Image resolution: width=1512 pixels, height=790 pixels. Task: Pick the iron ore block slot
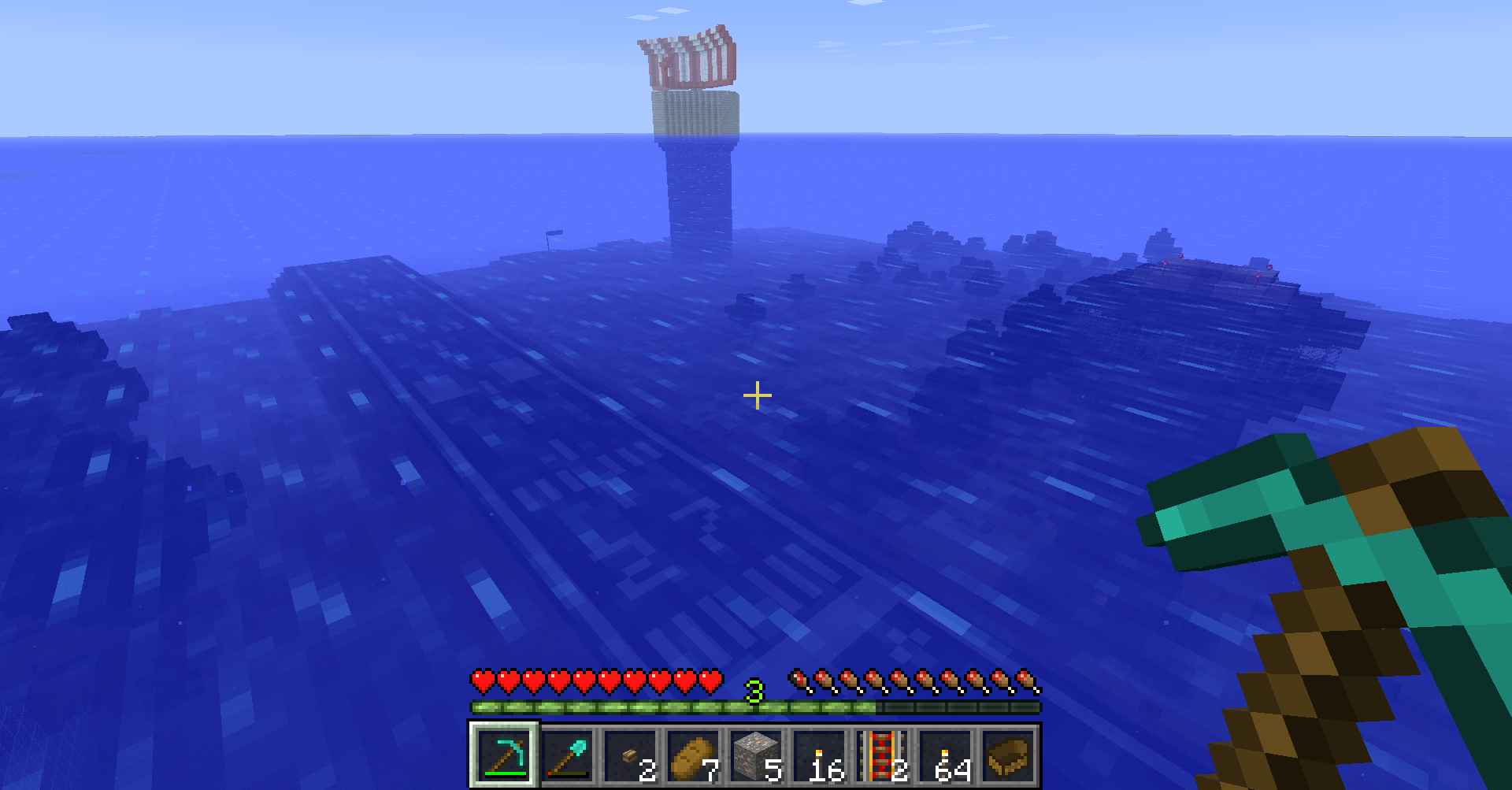pyautogui.click(x=756, y=755)
